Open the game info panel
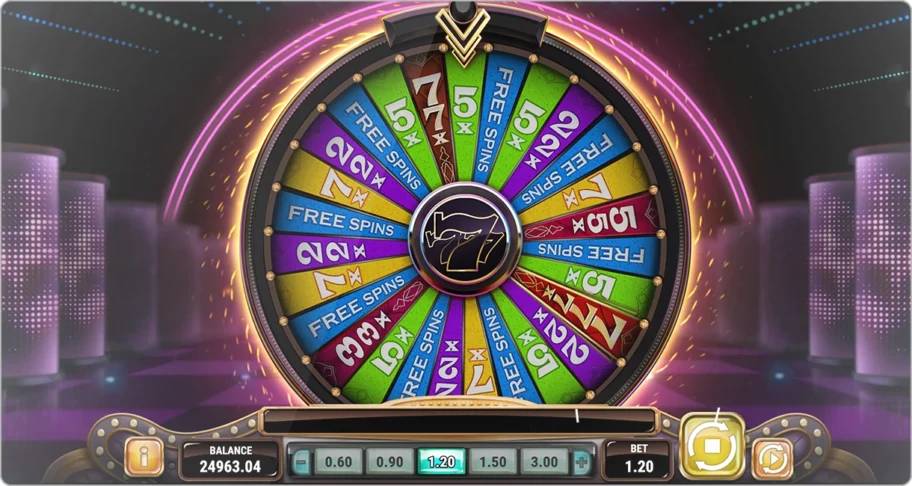Image resolution: width=912 pixels, height=486 pixels. 144,458
